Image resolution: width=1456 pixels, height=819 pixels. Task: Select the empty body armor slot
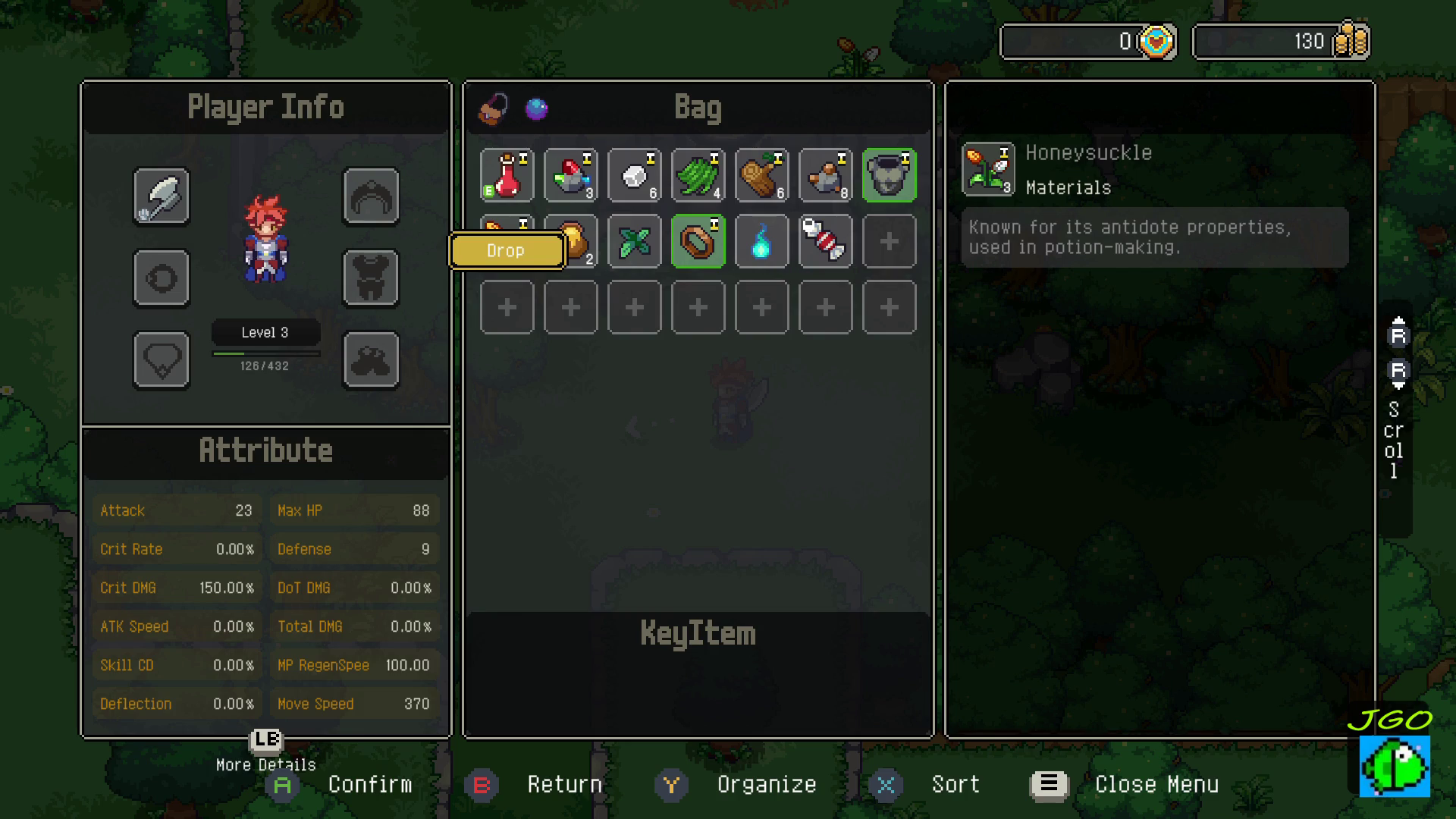click(371, 278)
